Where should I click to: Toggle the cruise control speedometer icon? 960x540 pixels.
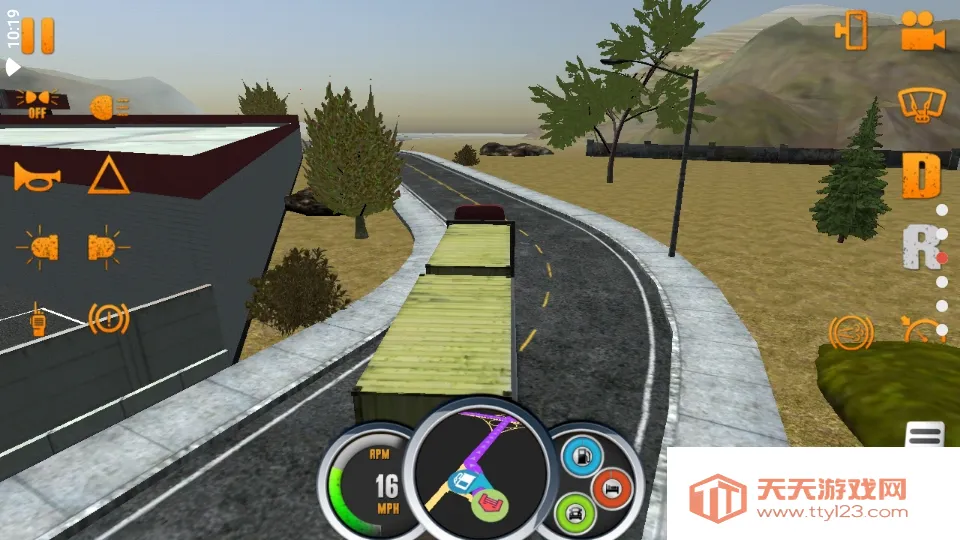pos(924,328)
